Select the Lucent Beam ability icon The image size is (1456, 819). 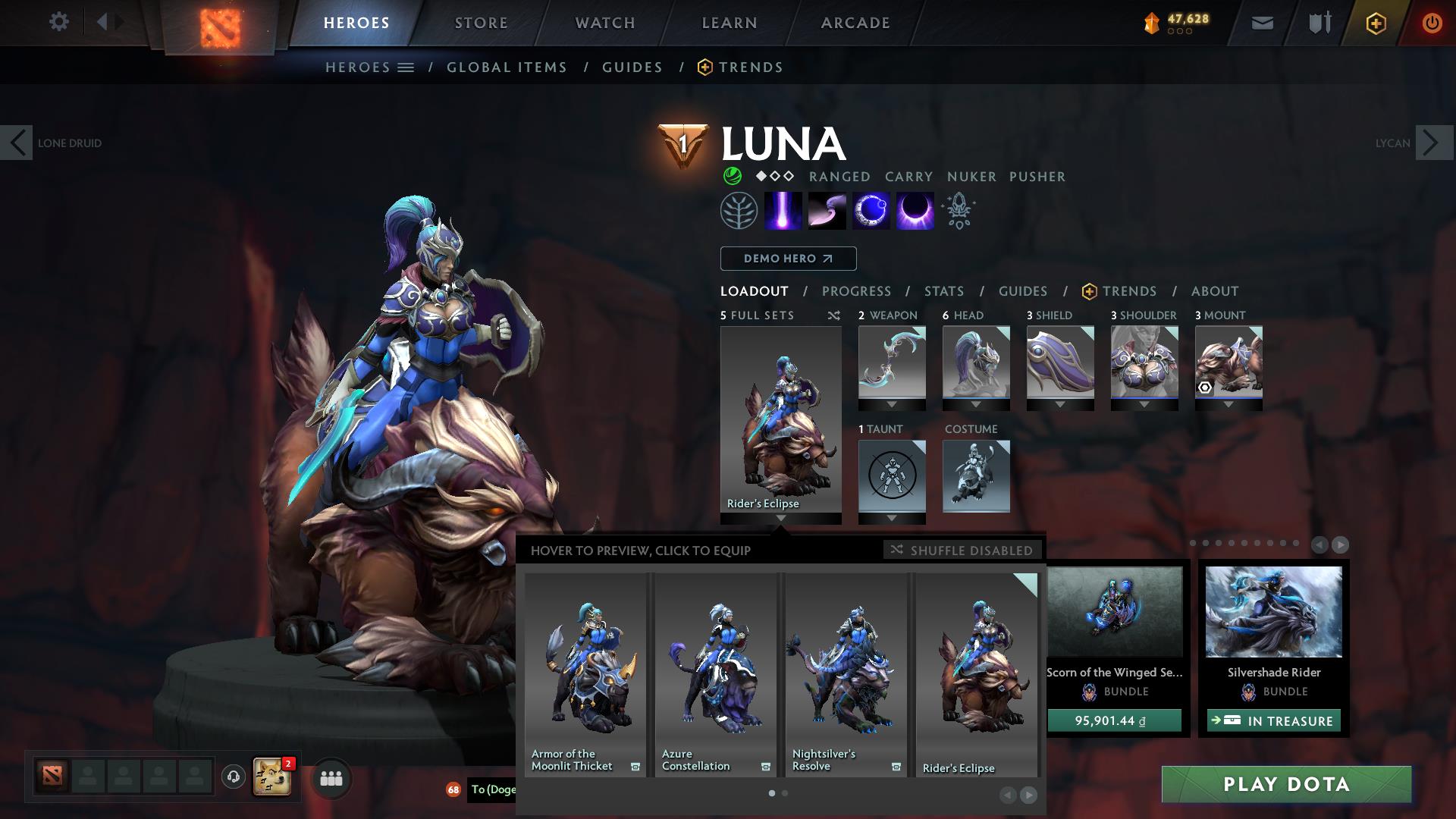pyautogui.click(x=784, y=210)
